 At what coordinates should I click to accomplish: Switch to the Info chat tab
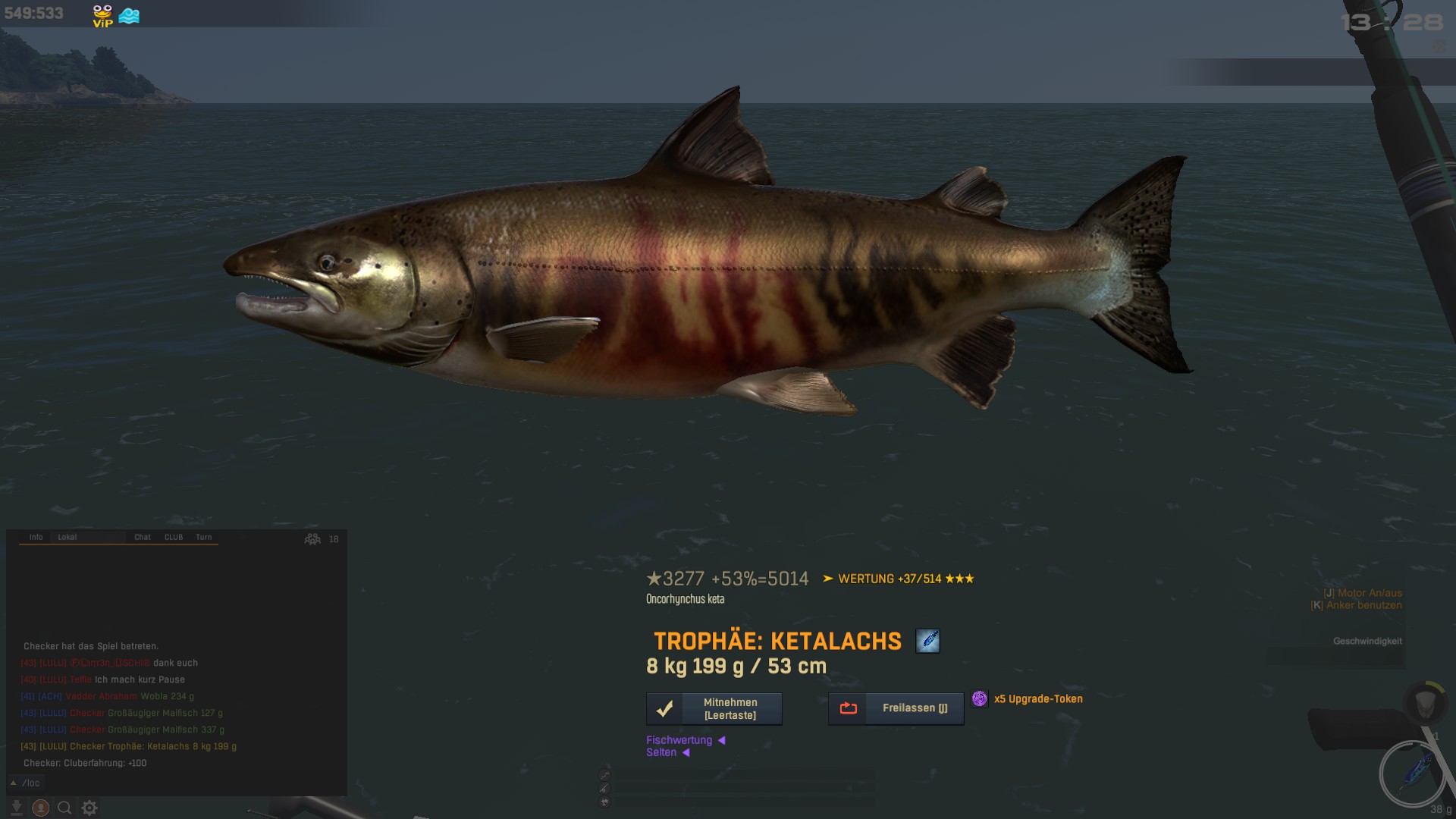36,537
